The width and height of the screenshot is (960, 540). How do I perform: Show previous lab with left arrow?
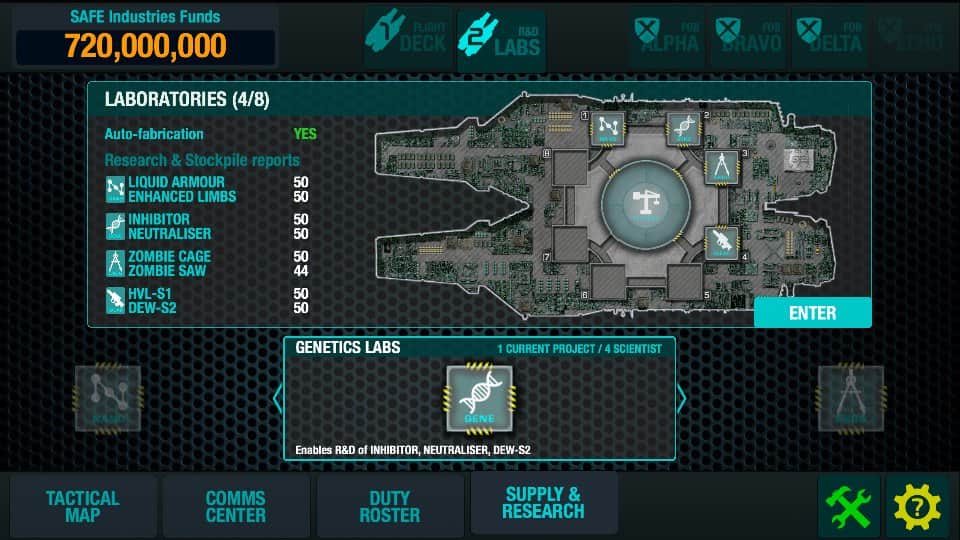(x=278, y=399)
